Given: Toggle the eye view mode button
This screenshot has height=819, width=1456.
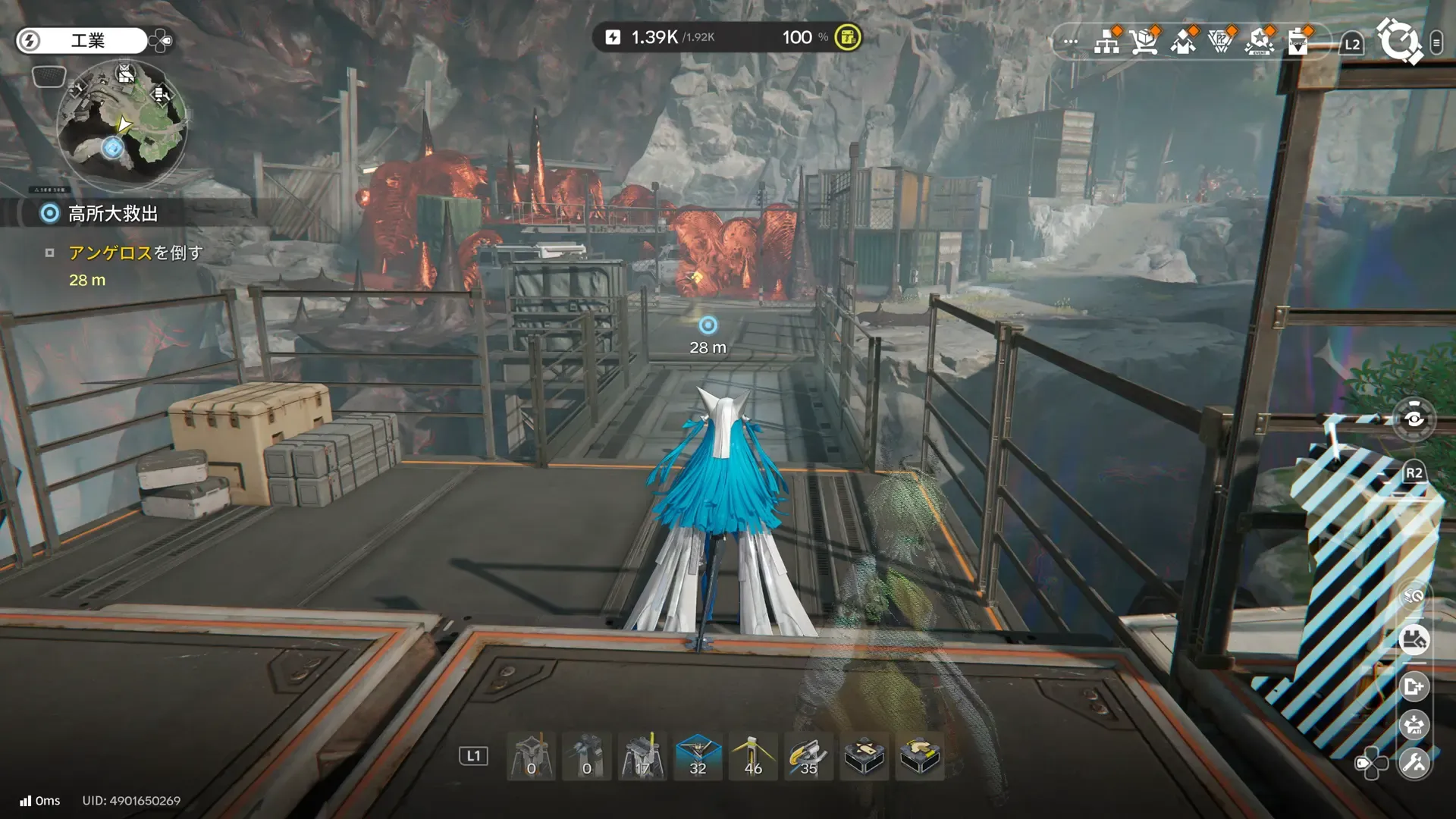Looking at the screenshot, I should pos(1414,419).
